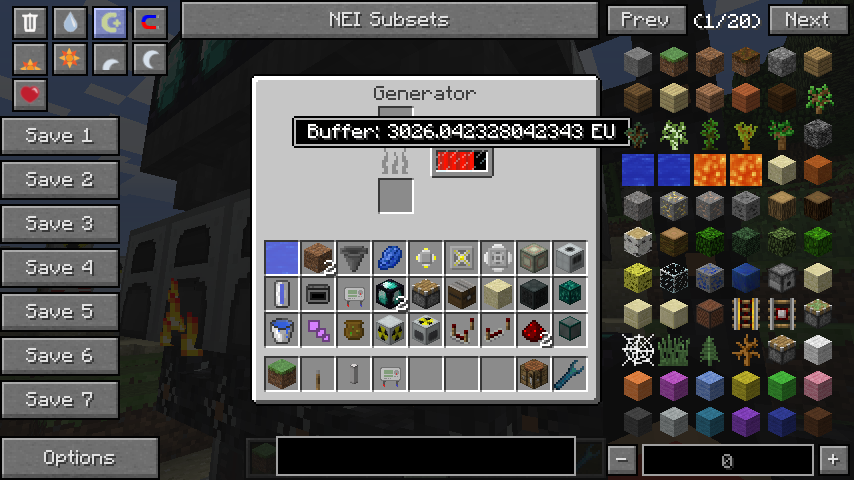Image resolution: width=854 pixels, height=480 pixels.
Task: Pick up the wrench in the hotbar
Action: point(569,375)
